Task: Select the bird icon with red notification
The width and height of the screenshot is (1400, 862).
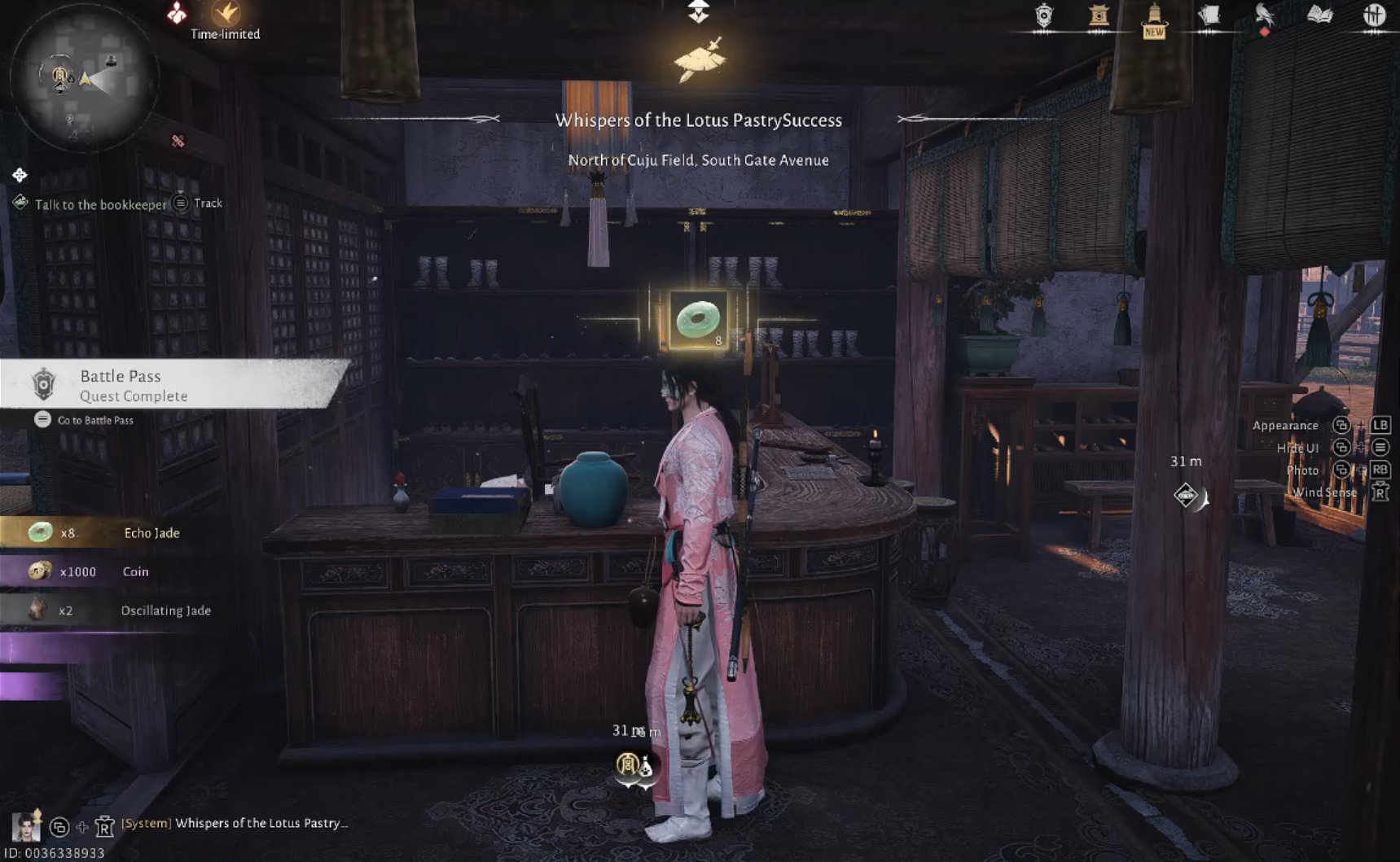Action: click(1264, 15)
